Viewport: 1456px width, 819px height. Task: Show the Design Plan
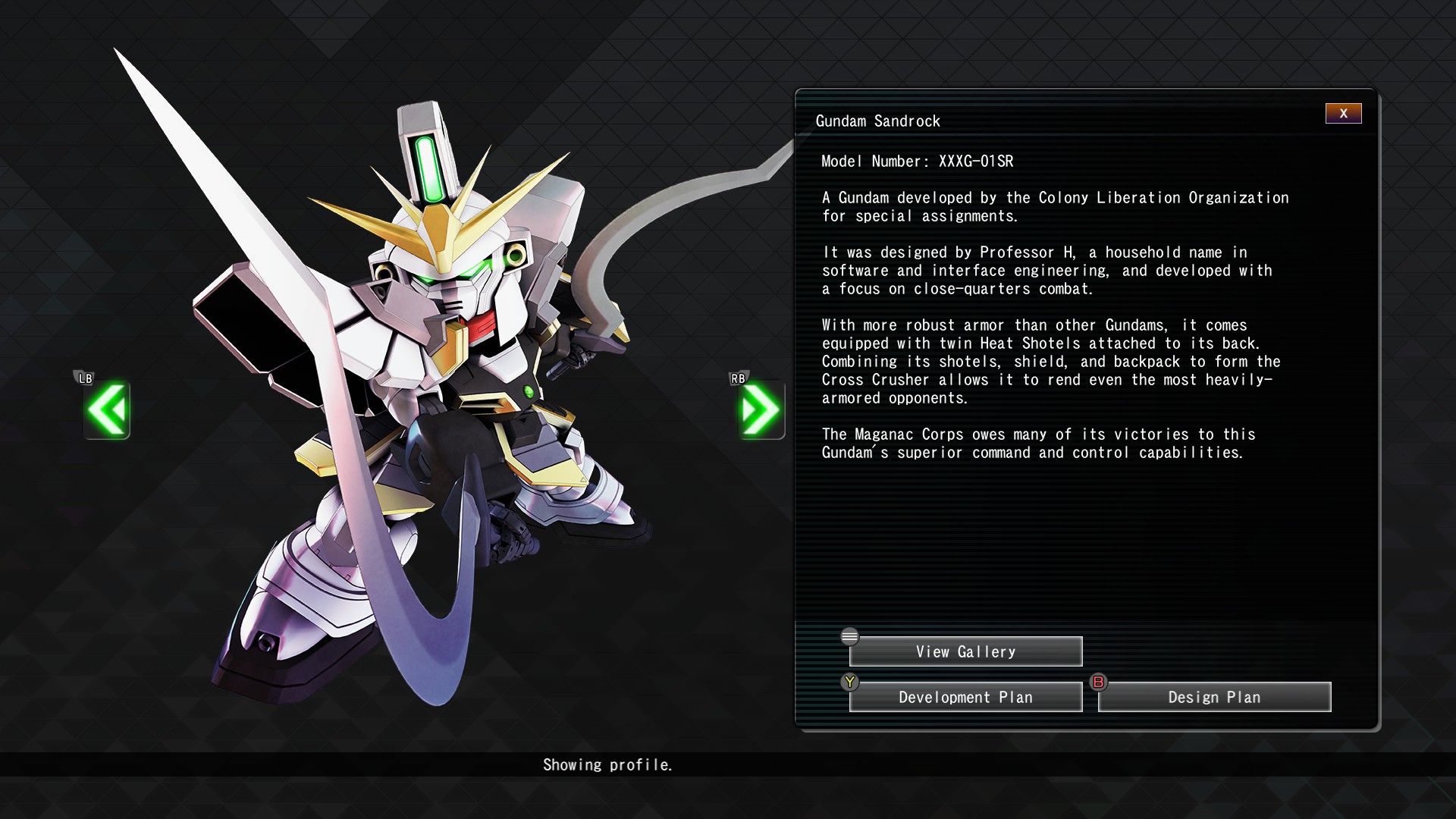point(1214,697)
